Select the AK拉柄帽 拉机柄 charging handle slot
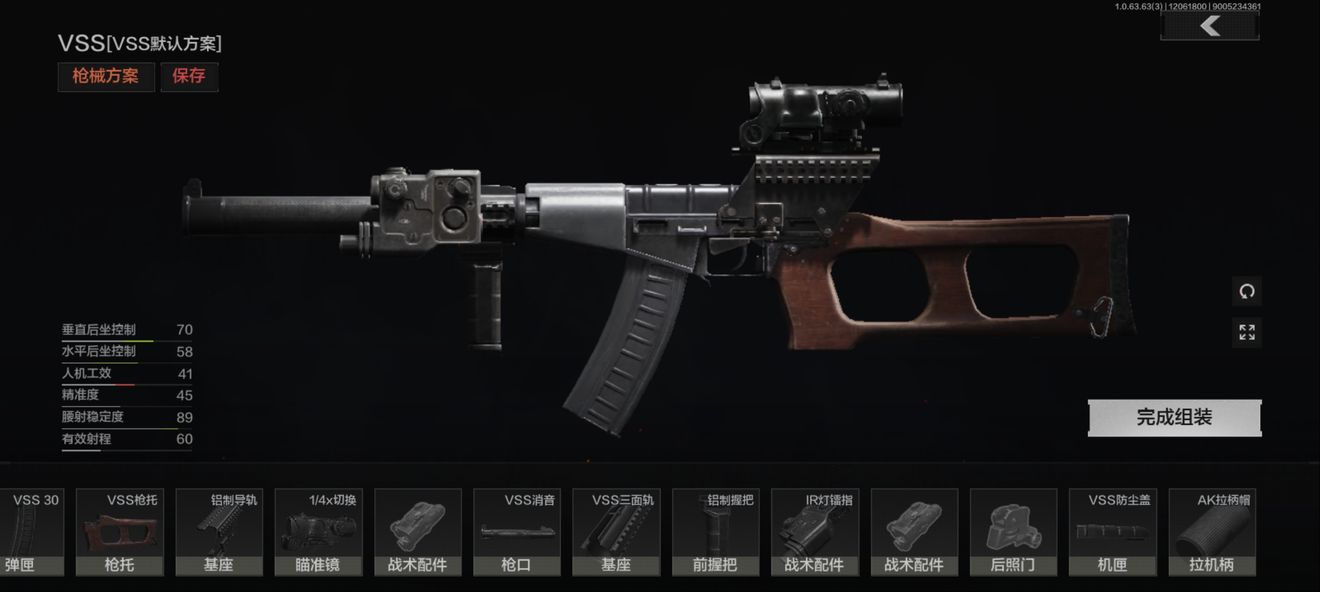Viewport: 1320px width, 592px height. tap(1212, 532)
